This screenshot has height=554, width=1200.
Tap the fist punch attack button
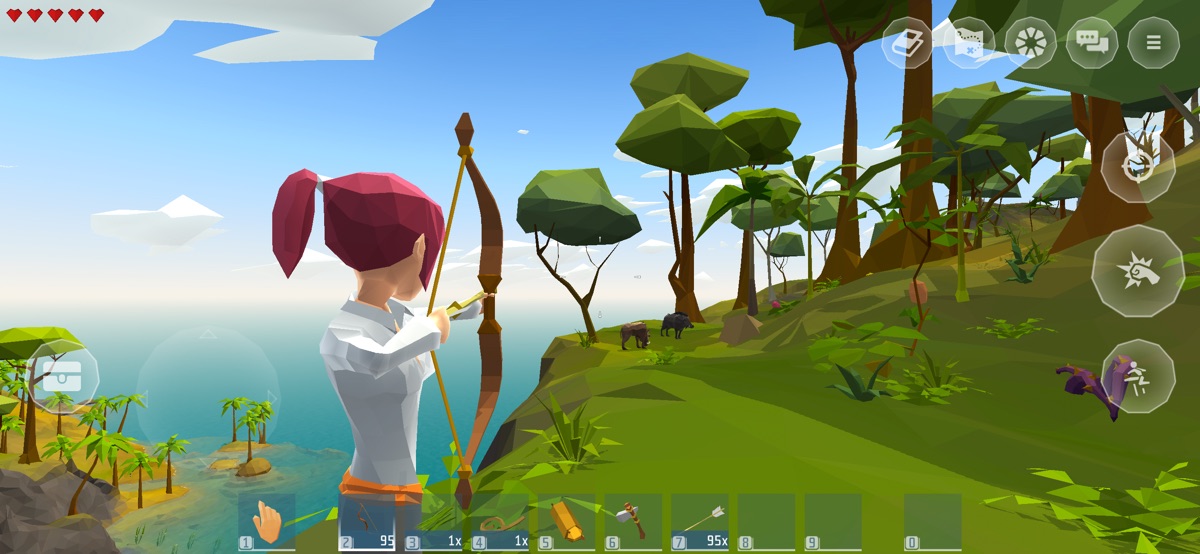click(1138, 271)
